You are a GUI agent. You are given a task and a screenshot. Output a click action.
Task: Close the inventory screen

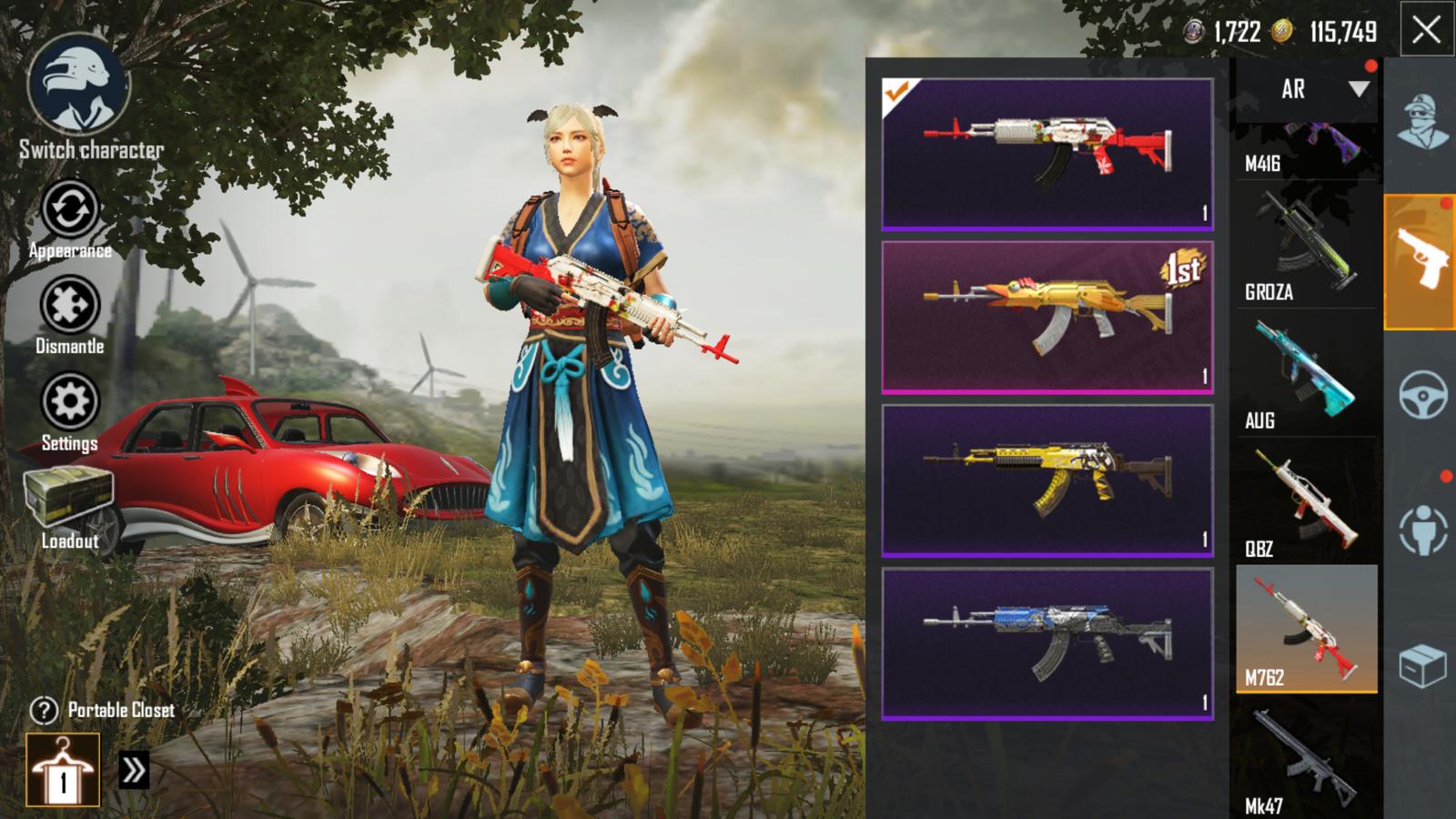point(1426,31)
